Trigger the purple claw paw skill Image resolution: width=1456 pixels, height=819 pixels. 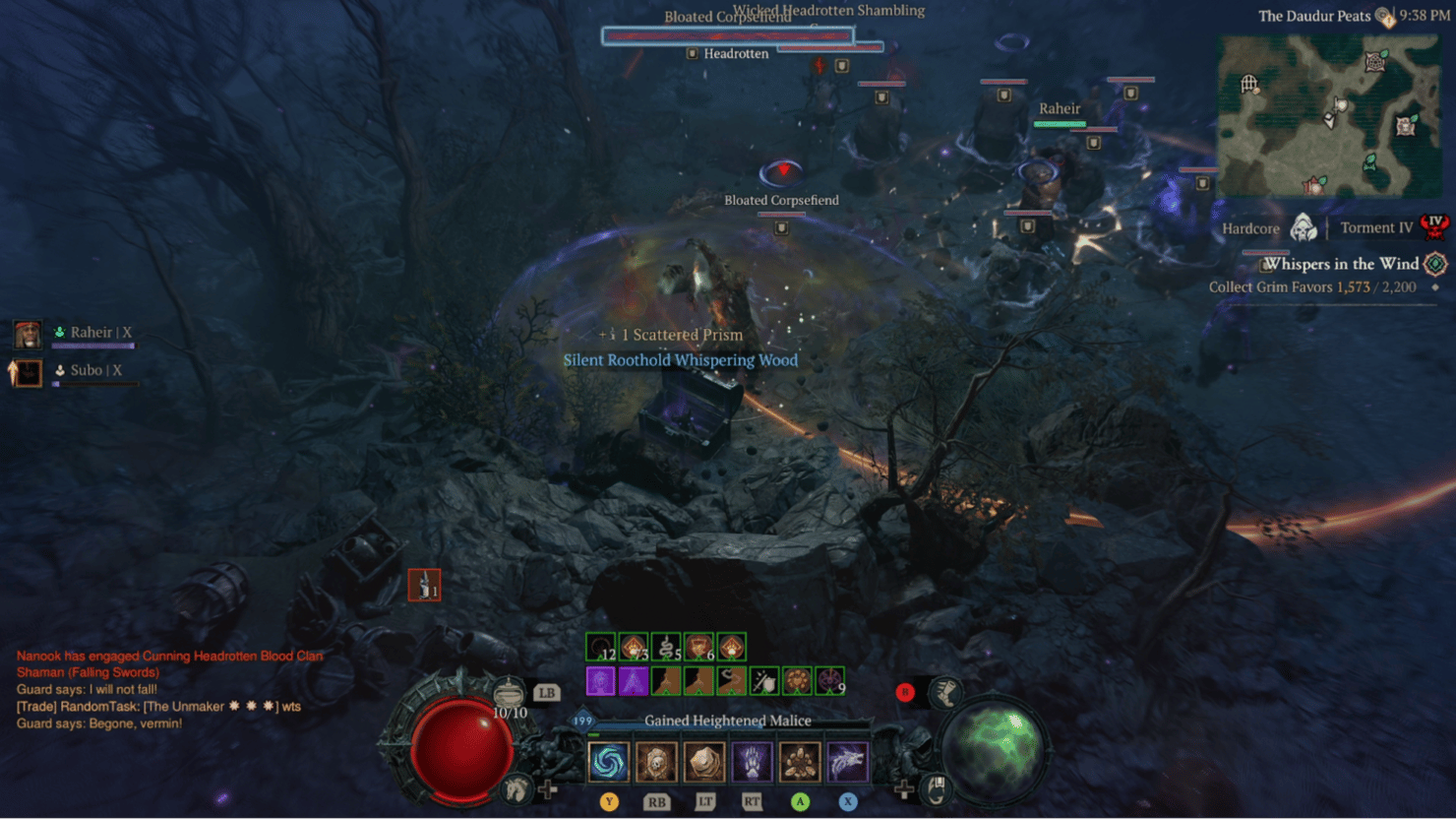pyautogui.click(x=752, y=762)
